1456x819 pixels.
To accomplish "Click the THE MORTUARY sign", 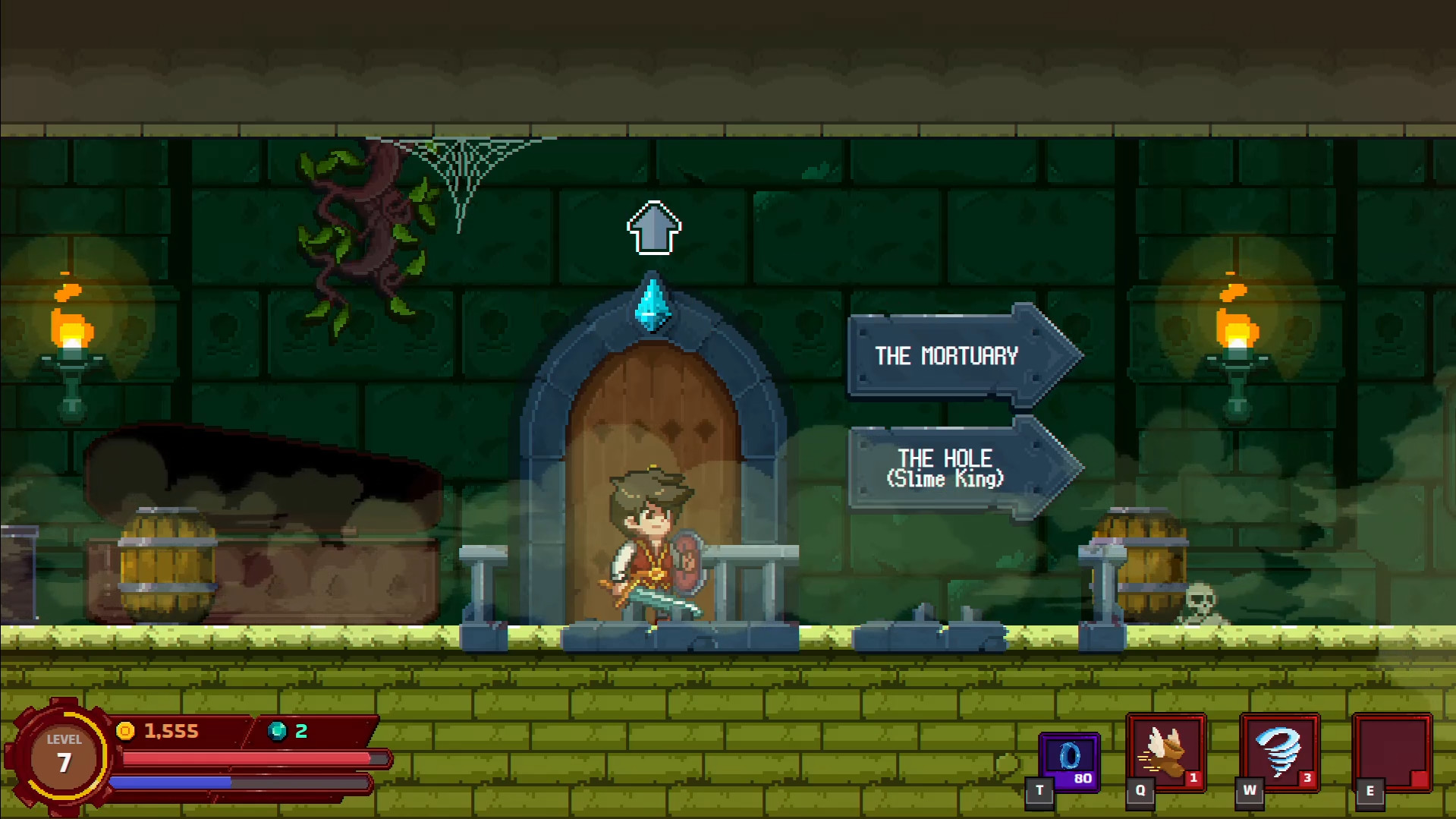I will (950, 356).
